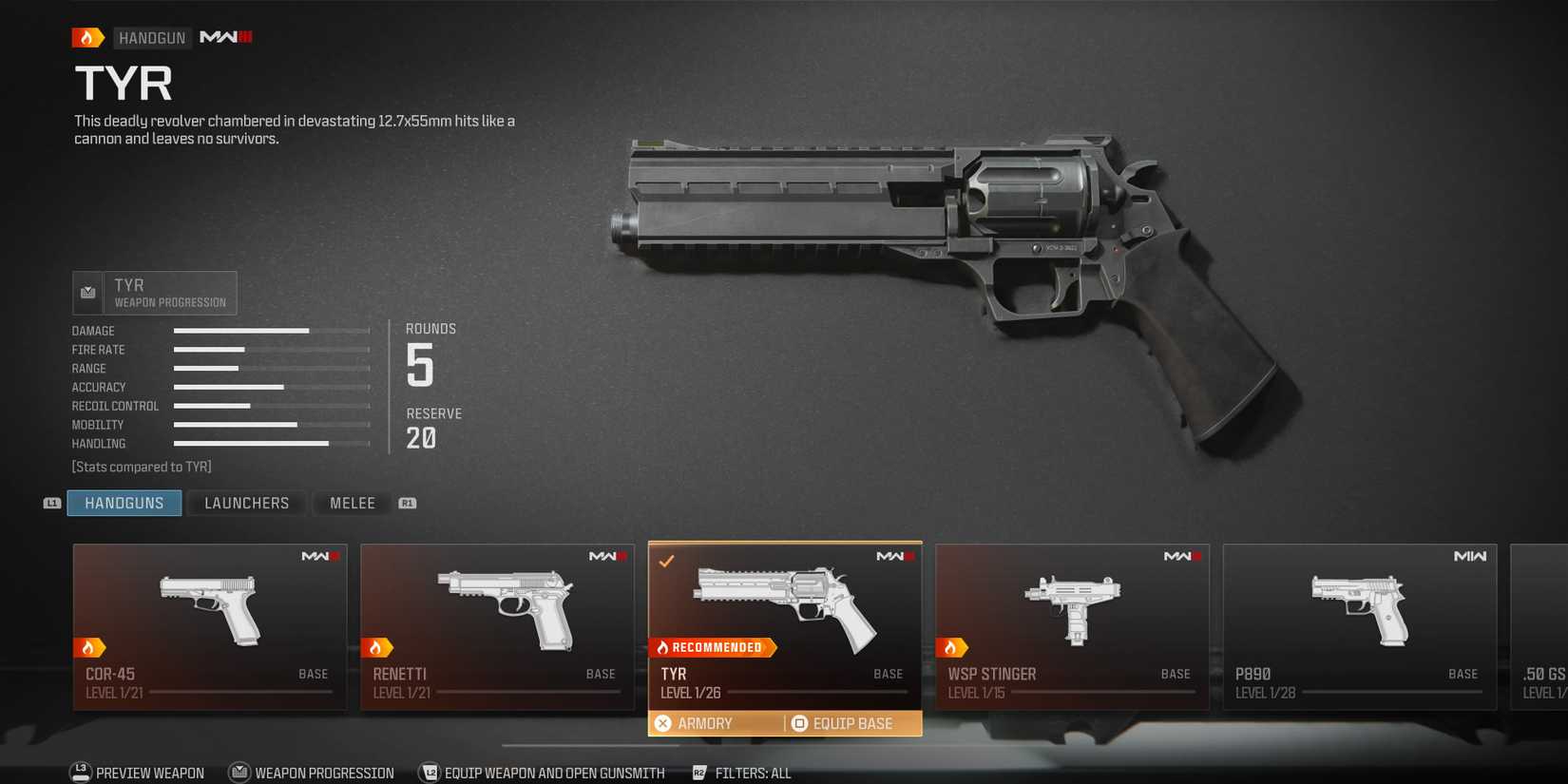
Task: Select the MWIII logo icon in the header
Action: click(x=224, y=37)
